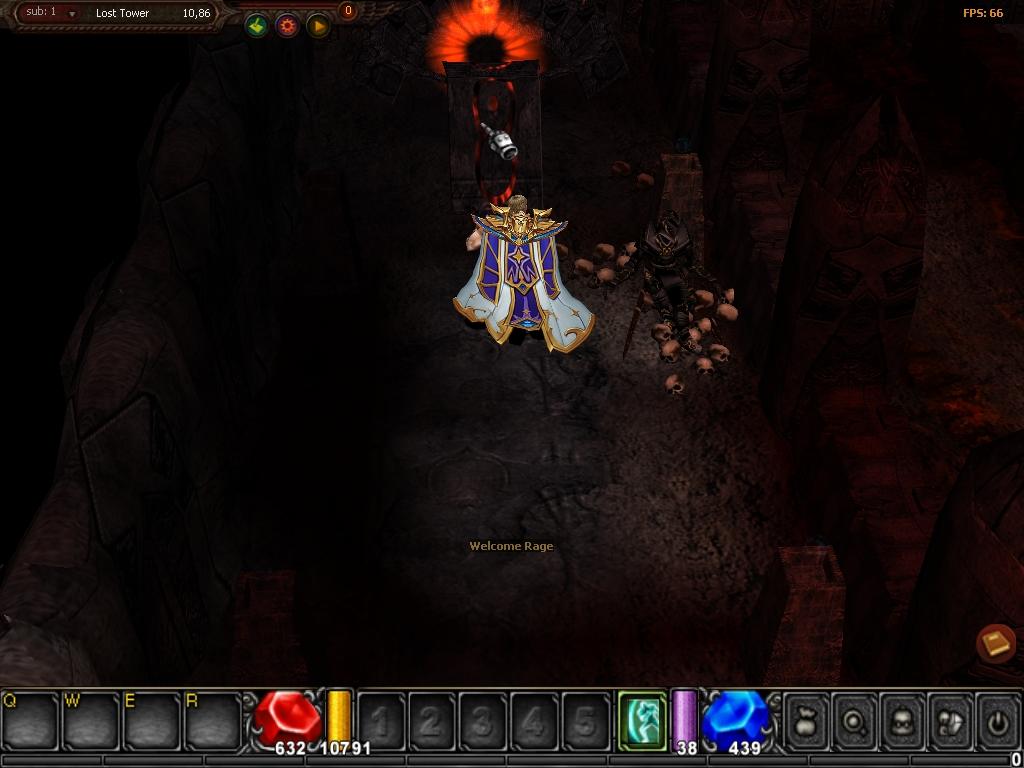Open the sub server dropdown

click(x=72, y=14)
